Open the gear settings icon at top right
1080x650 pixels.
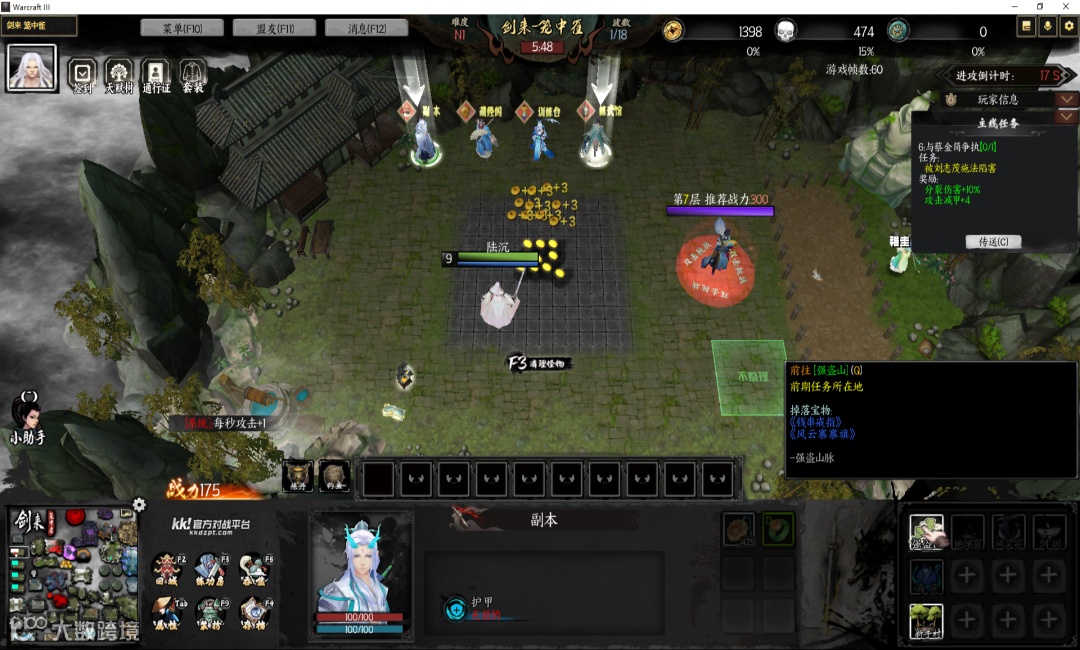point(1067,28)
